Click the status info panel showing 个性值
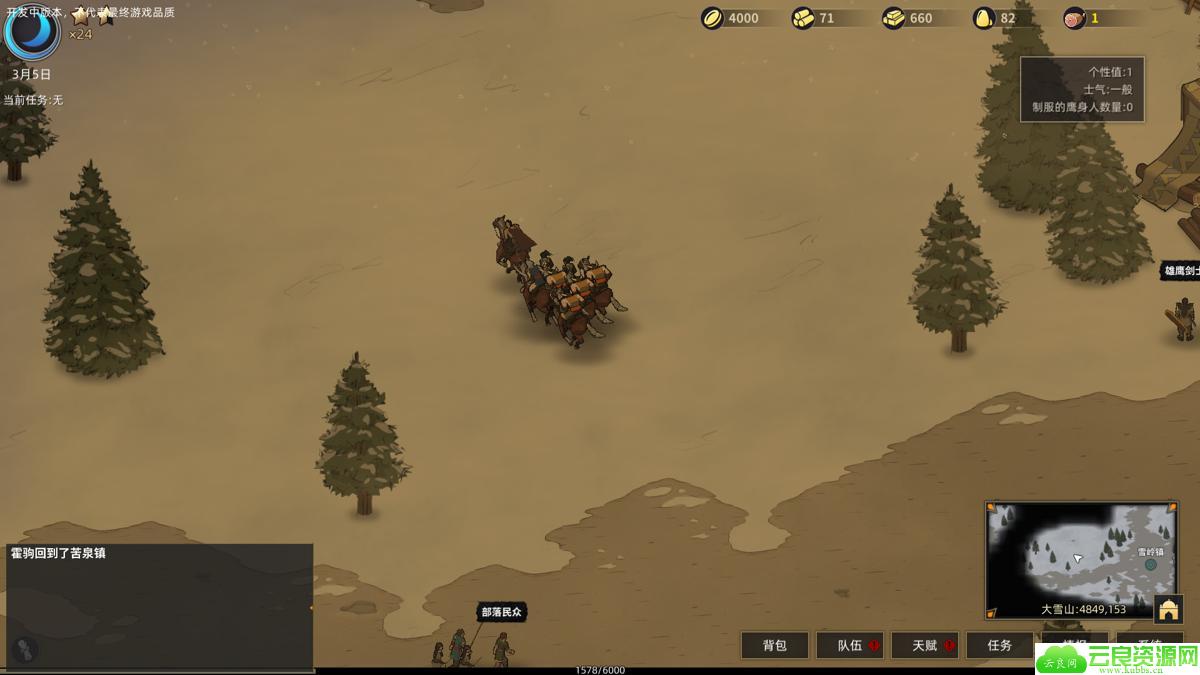This screenshot has height=675, width=1200. (1082, 89)
